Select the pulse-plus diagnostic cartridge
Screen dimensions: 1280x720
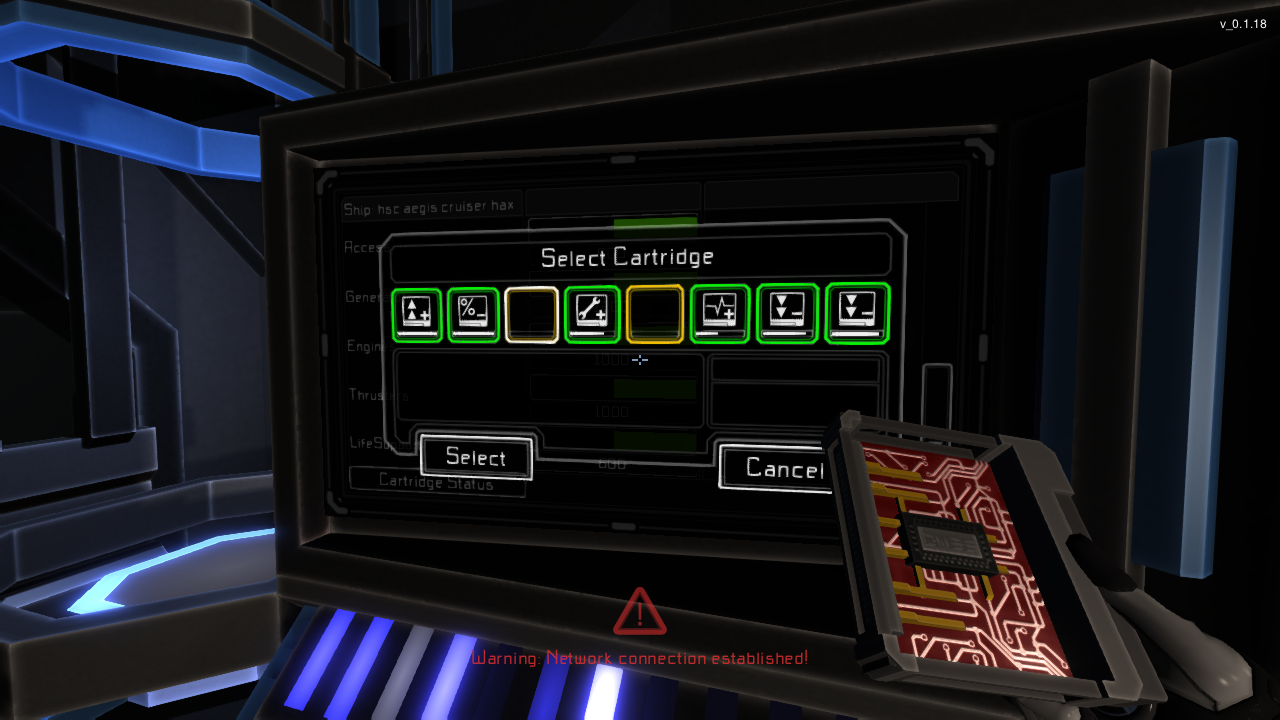click(720, 314)
